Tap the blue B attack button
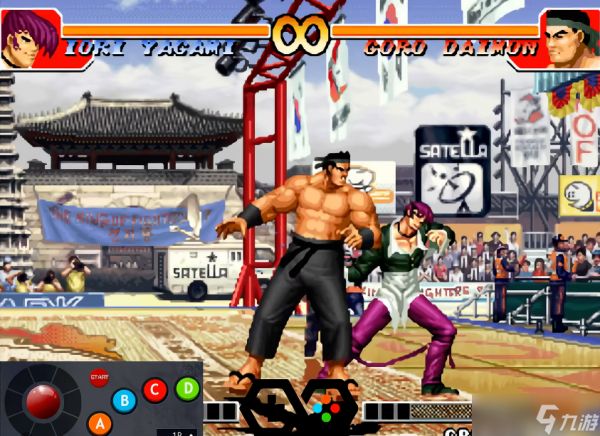The height and width of the screenshot is (436, 600). (x=124, y=401)
